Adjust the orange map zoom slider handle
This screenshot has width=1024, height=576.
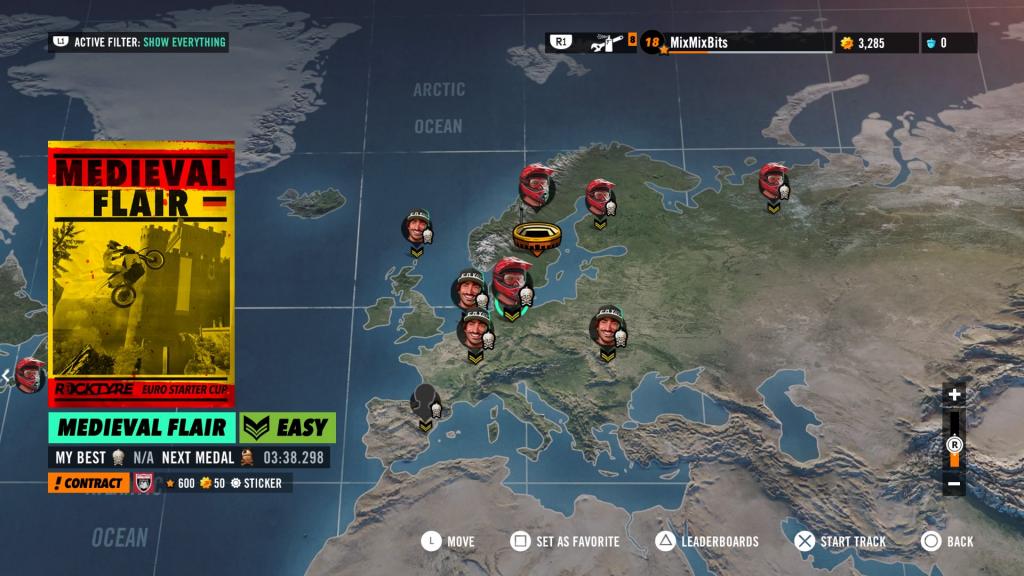[954, 445]
